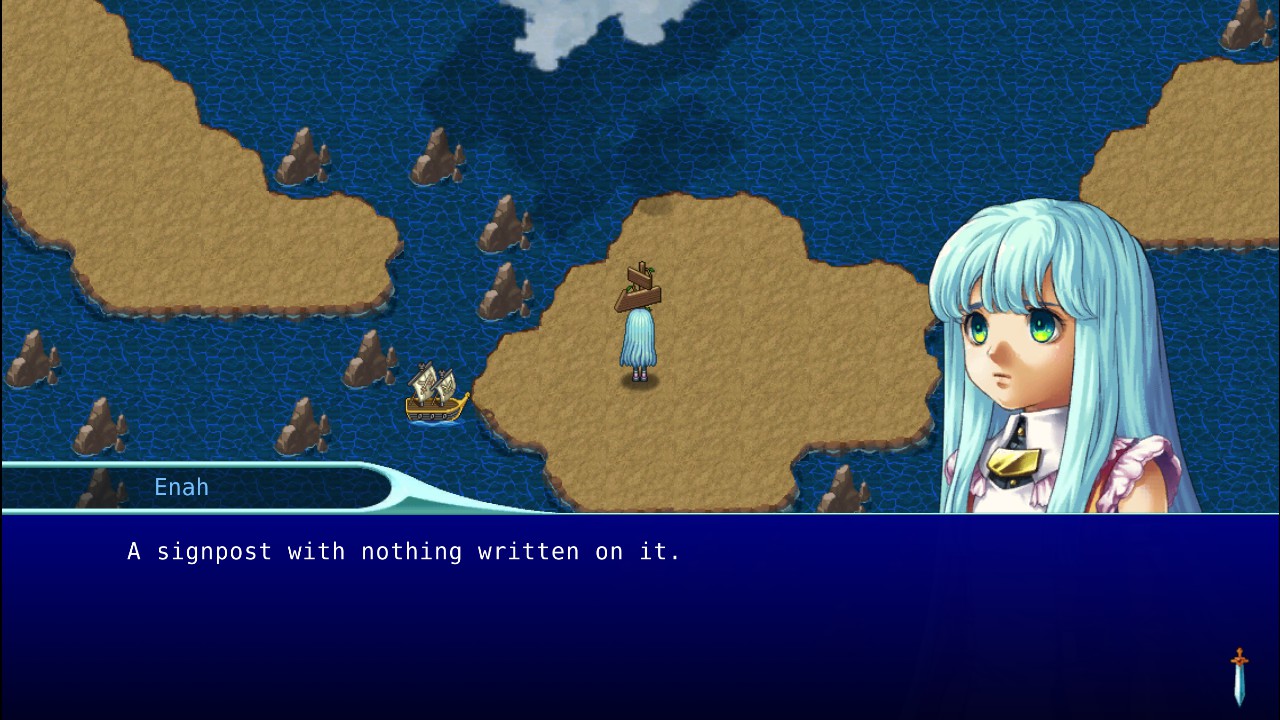1280x720 pixels.
Task: Select the blank signpost on the island
Action: click(x=639, y=285)
